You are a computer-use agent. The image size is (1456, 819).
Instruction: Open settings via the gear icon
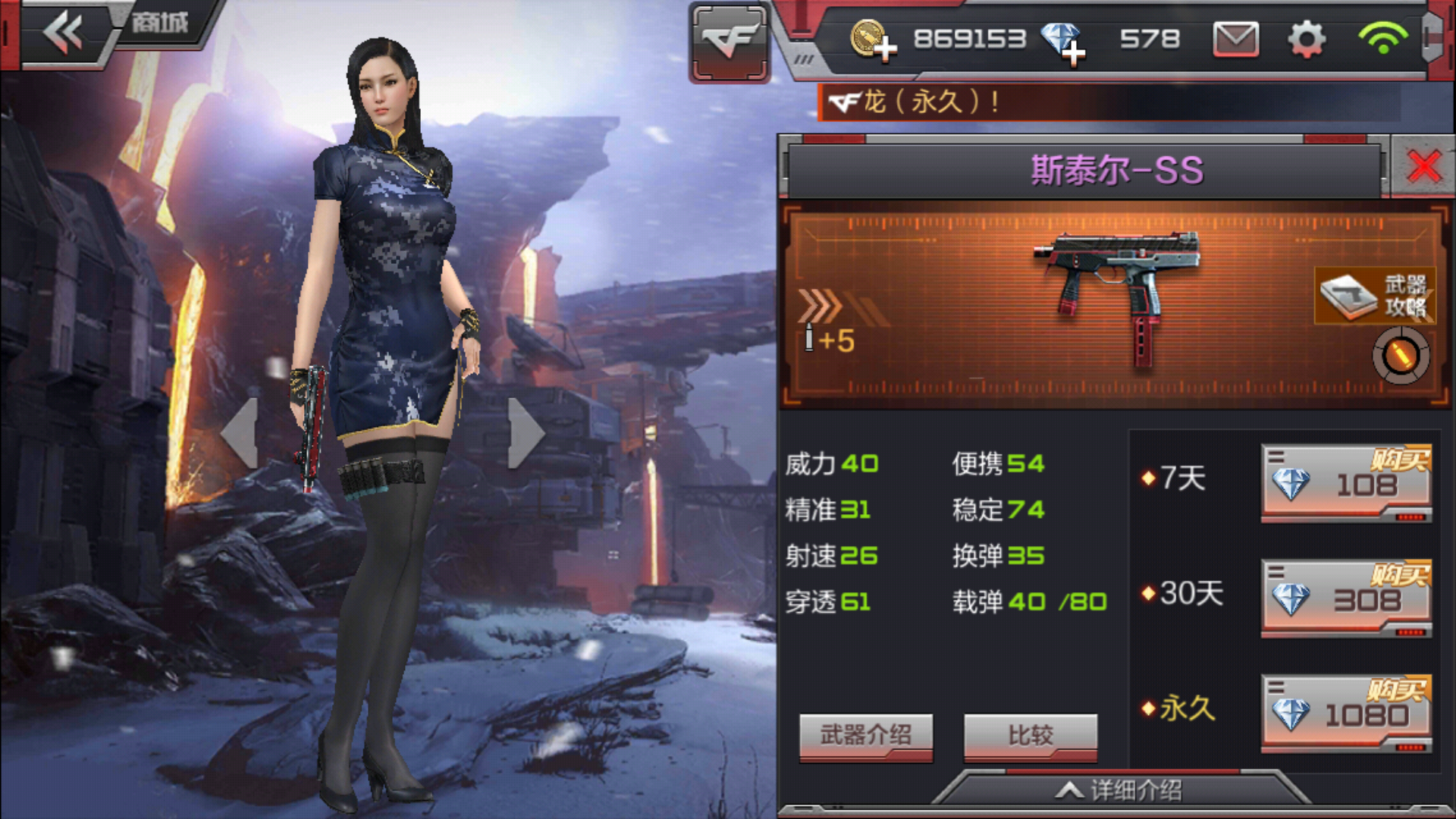1307,39
